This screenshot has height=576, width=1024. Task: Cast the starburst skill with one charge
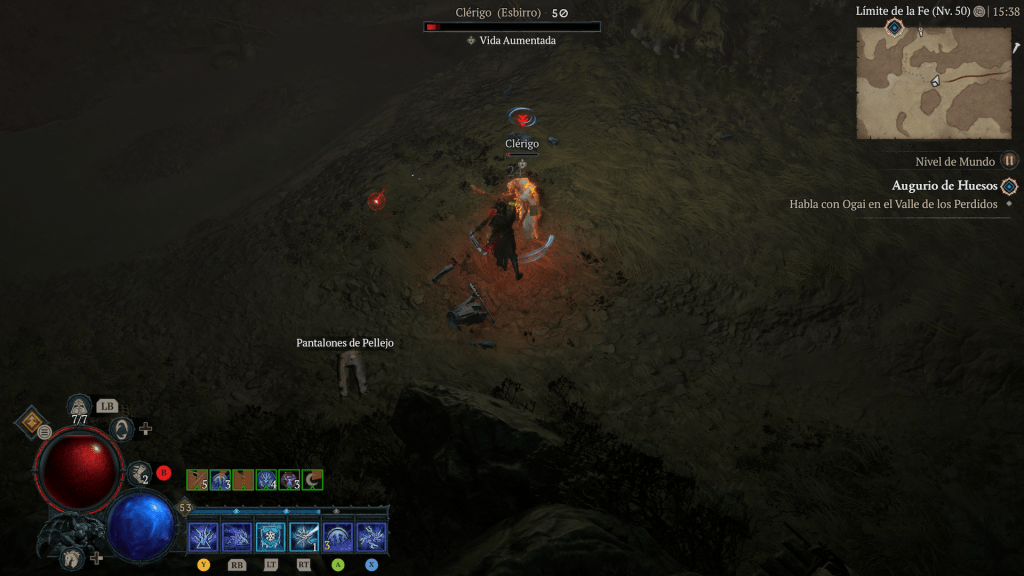pyautogui.click(x=304, y=538)
